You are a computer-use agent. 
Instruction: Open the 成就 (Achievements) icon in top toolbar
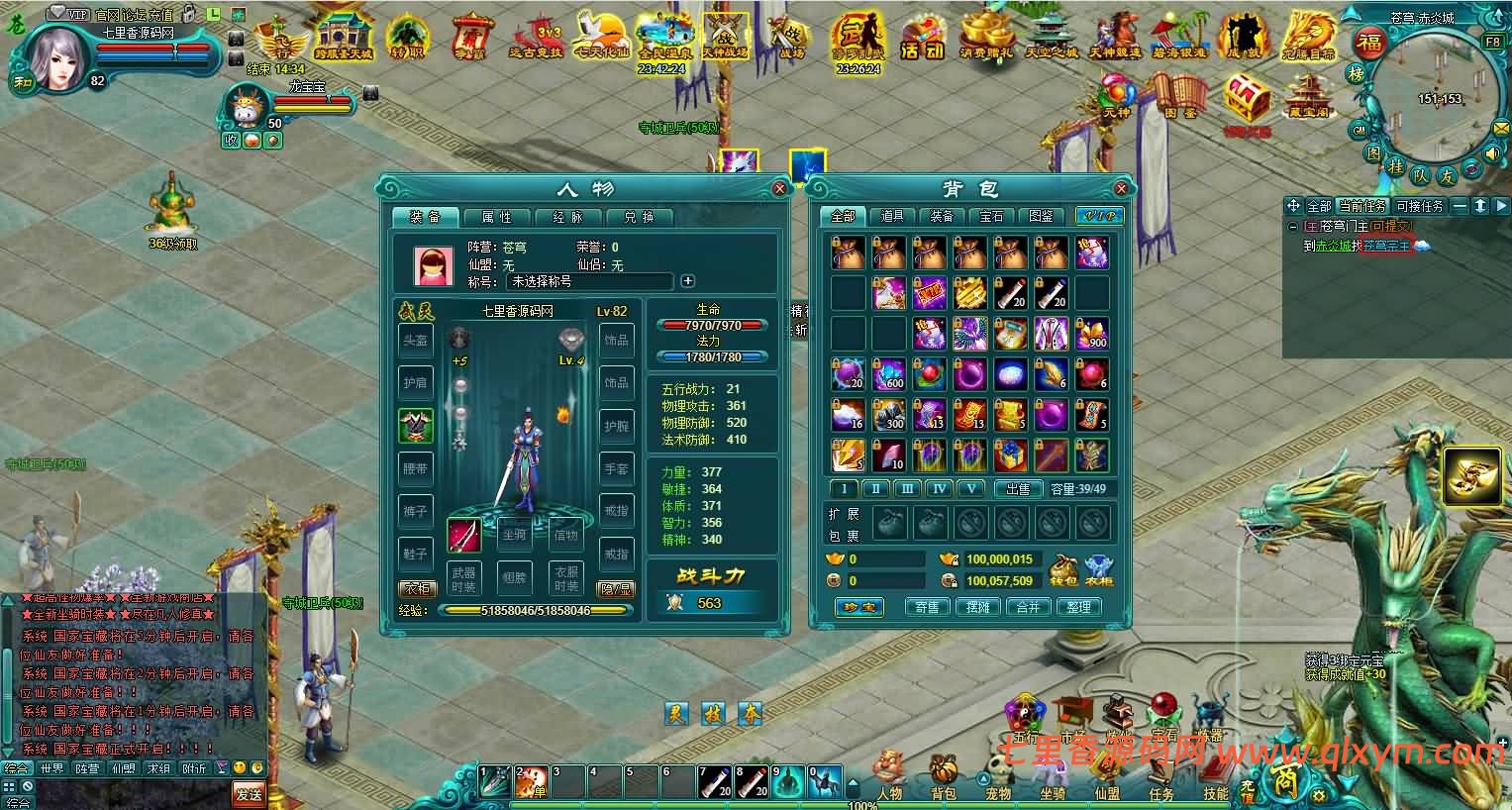pyautogui.click(x=1242, y=35)
